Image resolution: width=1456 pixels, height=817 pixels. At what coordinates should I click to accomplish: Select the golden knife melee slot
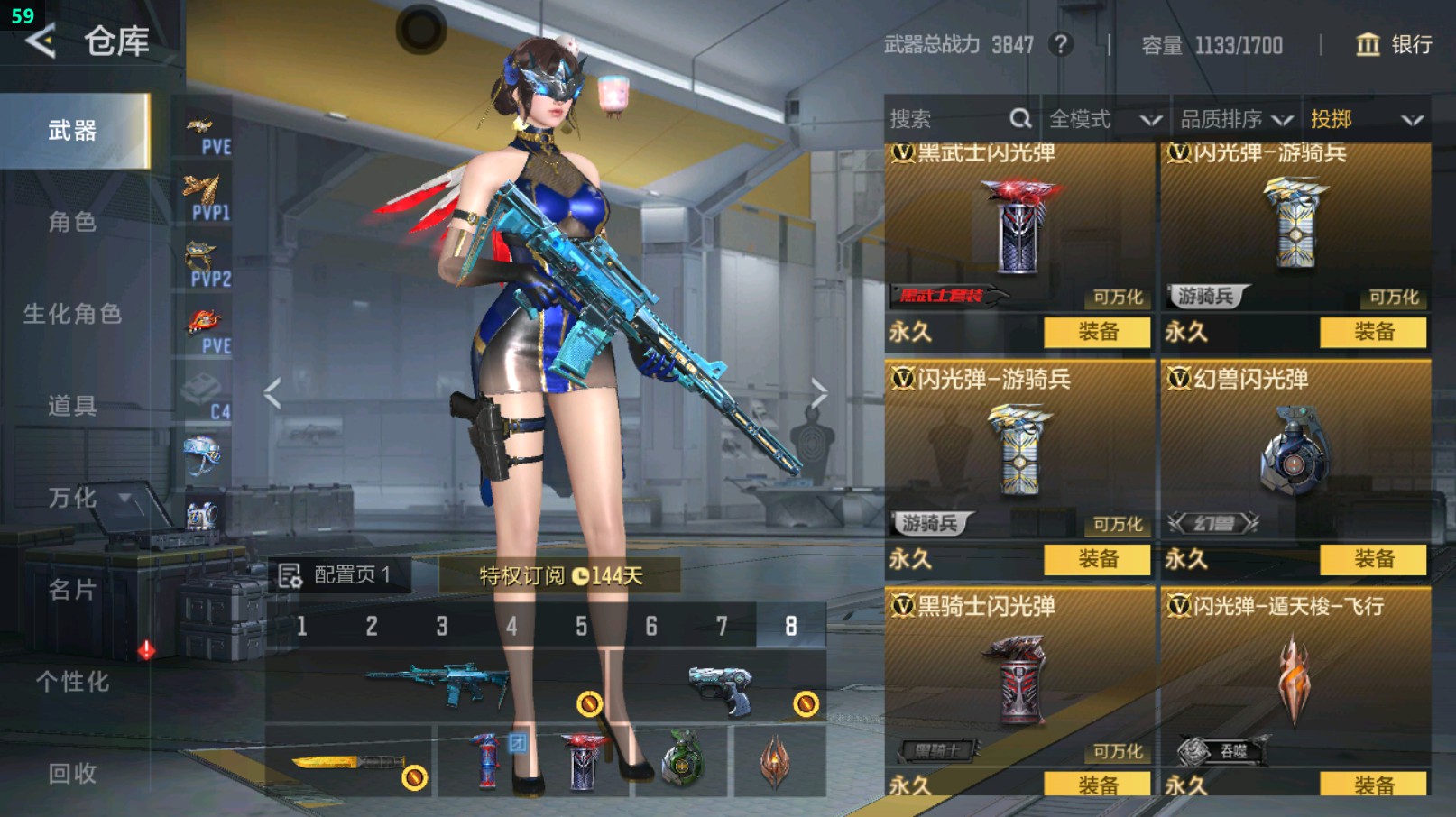[x=350, y=762]
